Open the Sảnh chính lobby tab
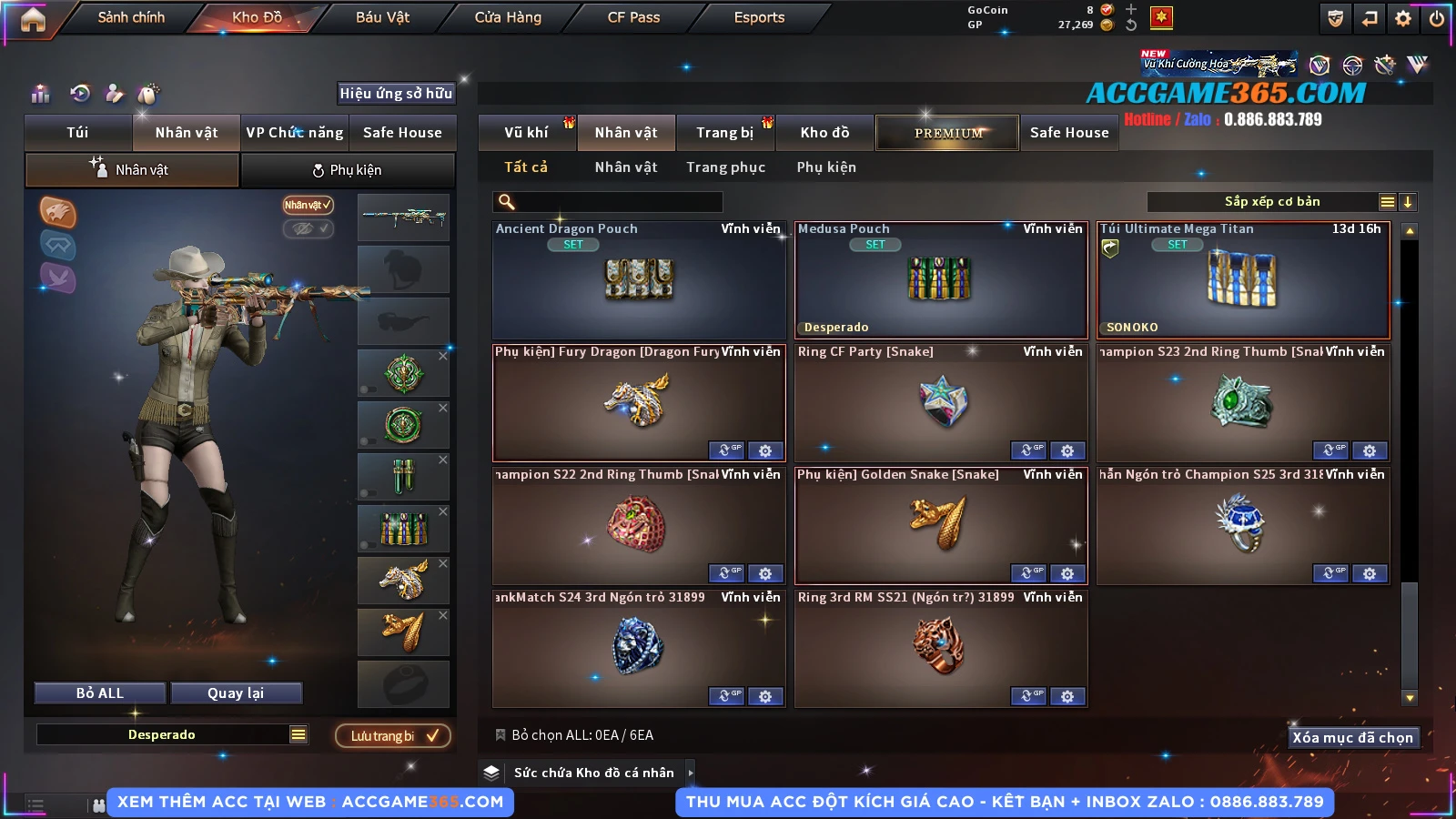 click(131, 18)
